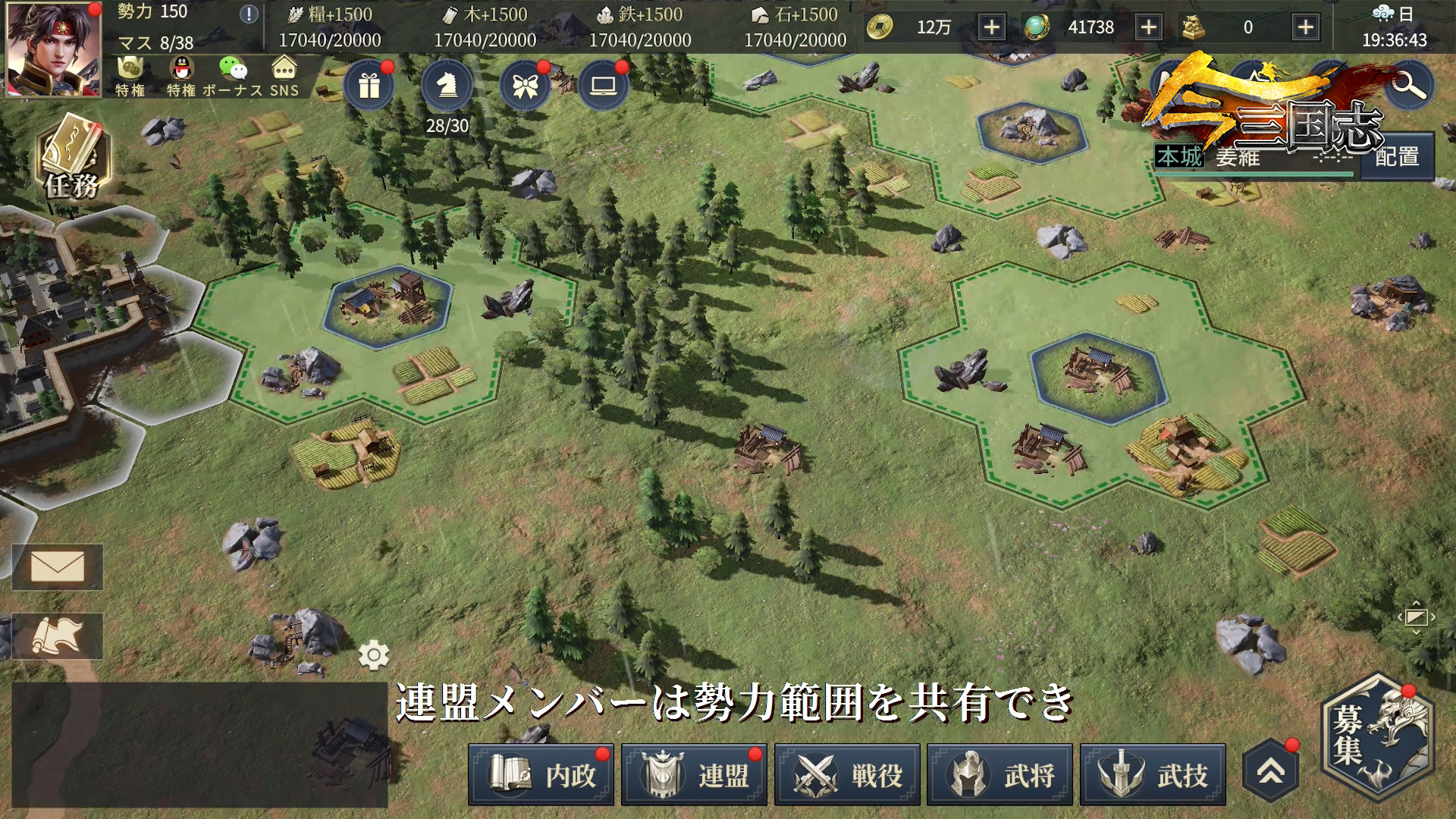Expand the double-chevron menu button

[1271, 771]
